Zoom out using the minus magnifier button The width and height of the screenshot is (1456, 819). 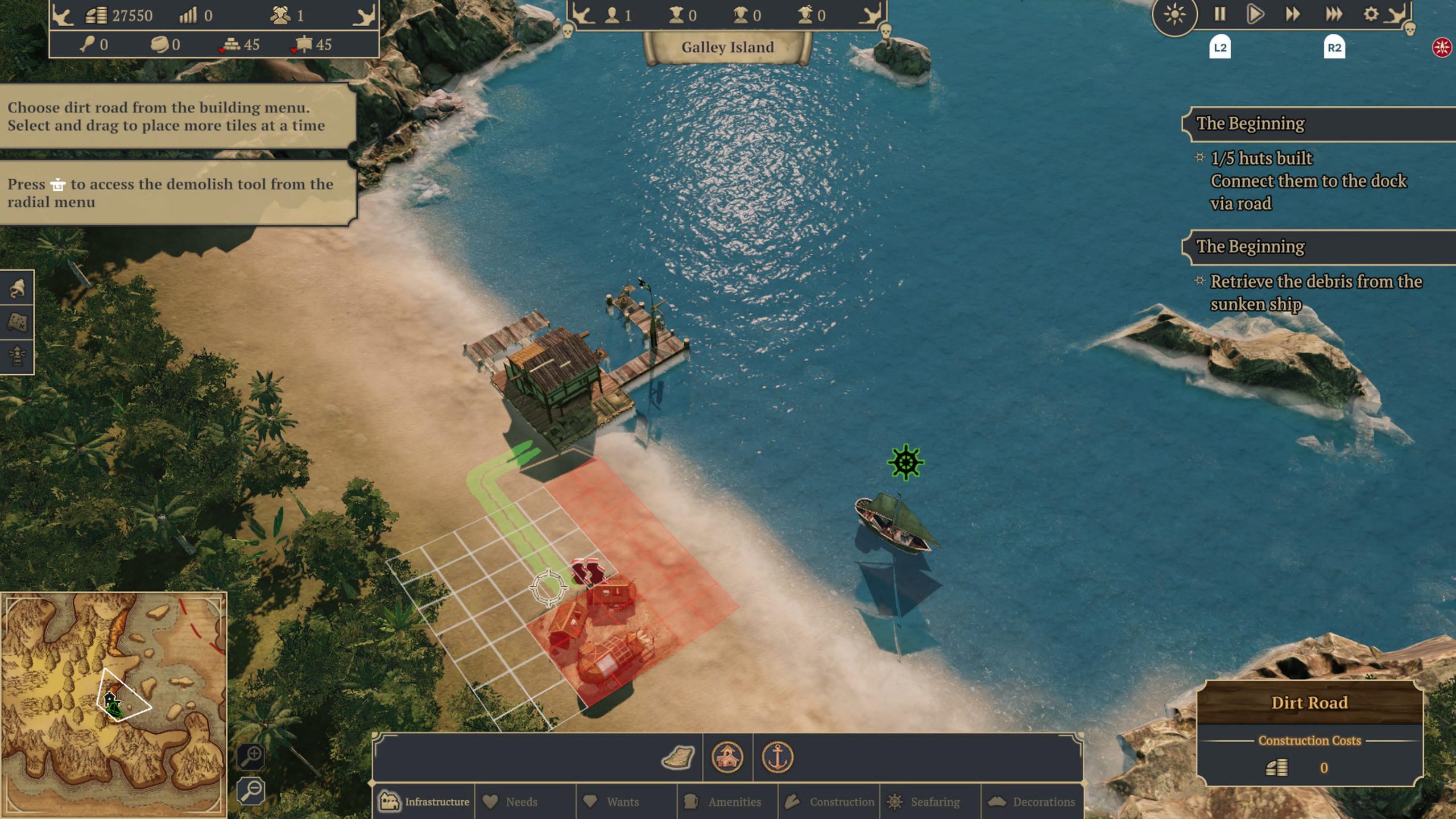(x=251, y=791)
